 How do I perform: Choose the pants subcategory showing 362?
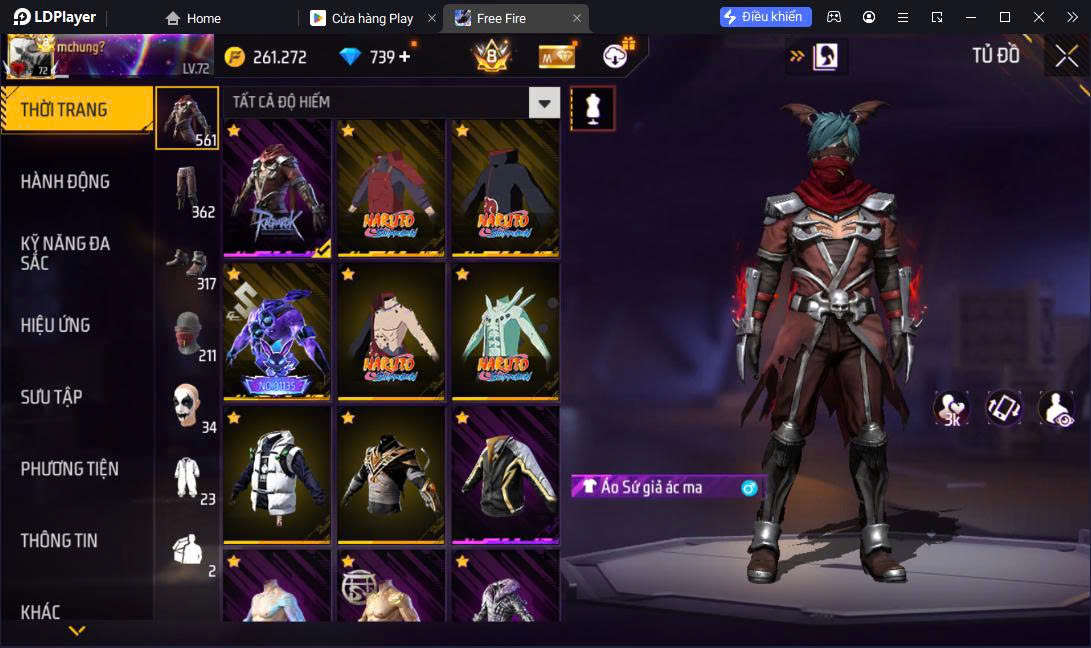187,190
